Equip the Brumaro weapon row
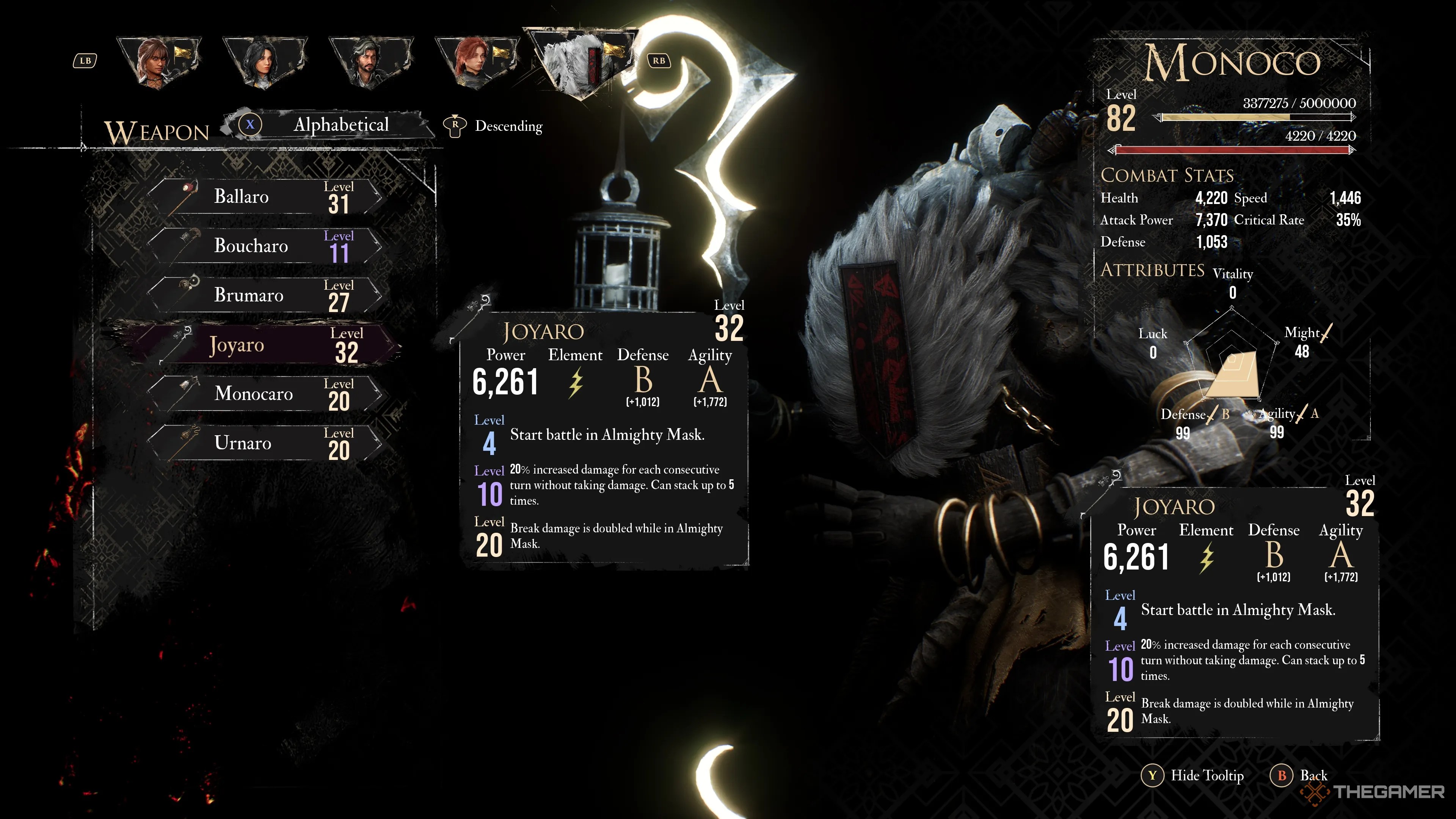Screen dimensions: 1456x819 coord(266,295)
